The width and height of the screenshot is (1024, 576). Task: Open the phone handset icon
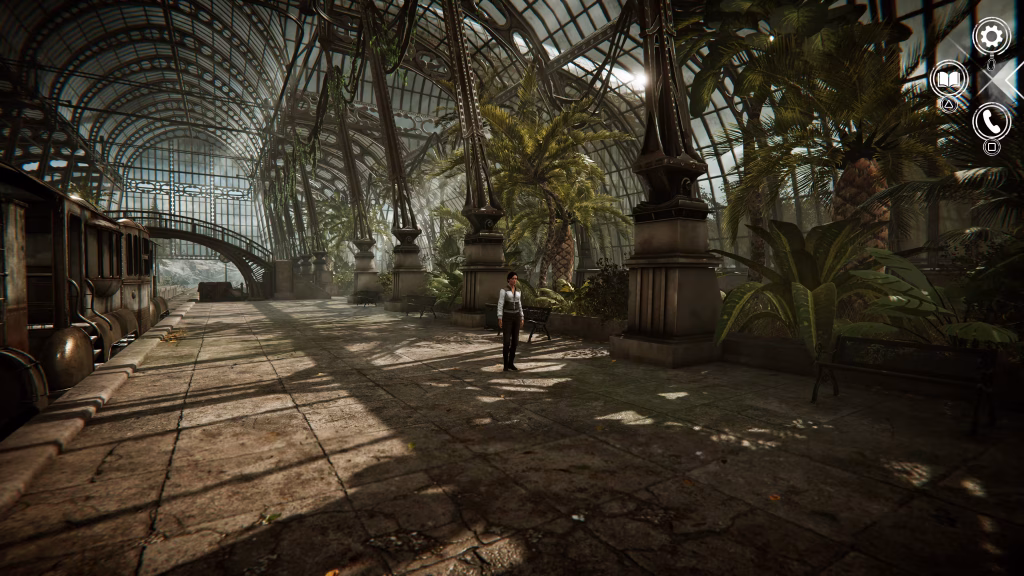pos(991,121)
